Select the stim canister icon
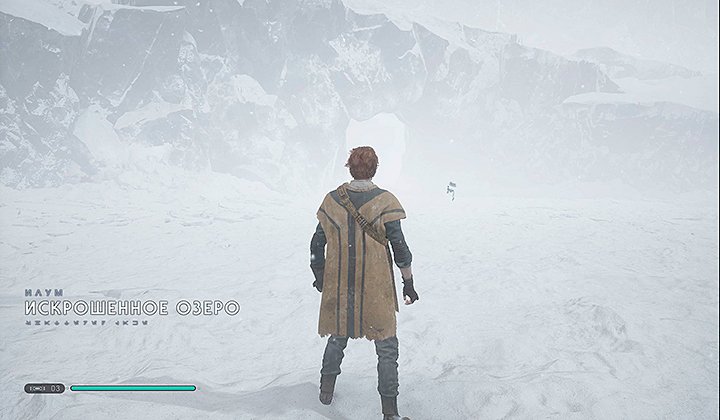Image resolution: width=720 pixels, height=420 pixels. [x=37, y=388]
